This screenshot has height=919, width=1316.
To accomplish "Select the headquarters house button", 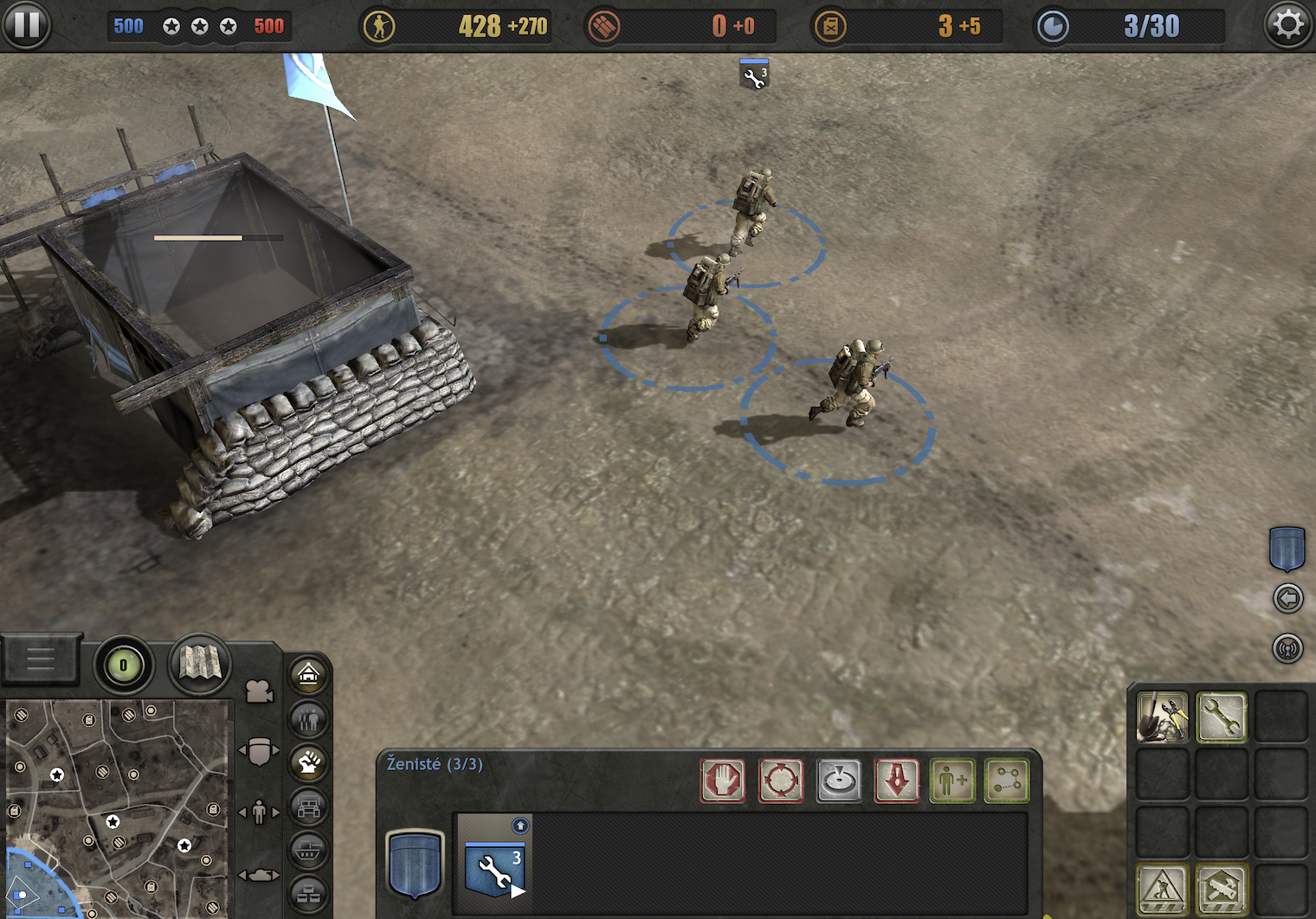I will point(308,674).
